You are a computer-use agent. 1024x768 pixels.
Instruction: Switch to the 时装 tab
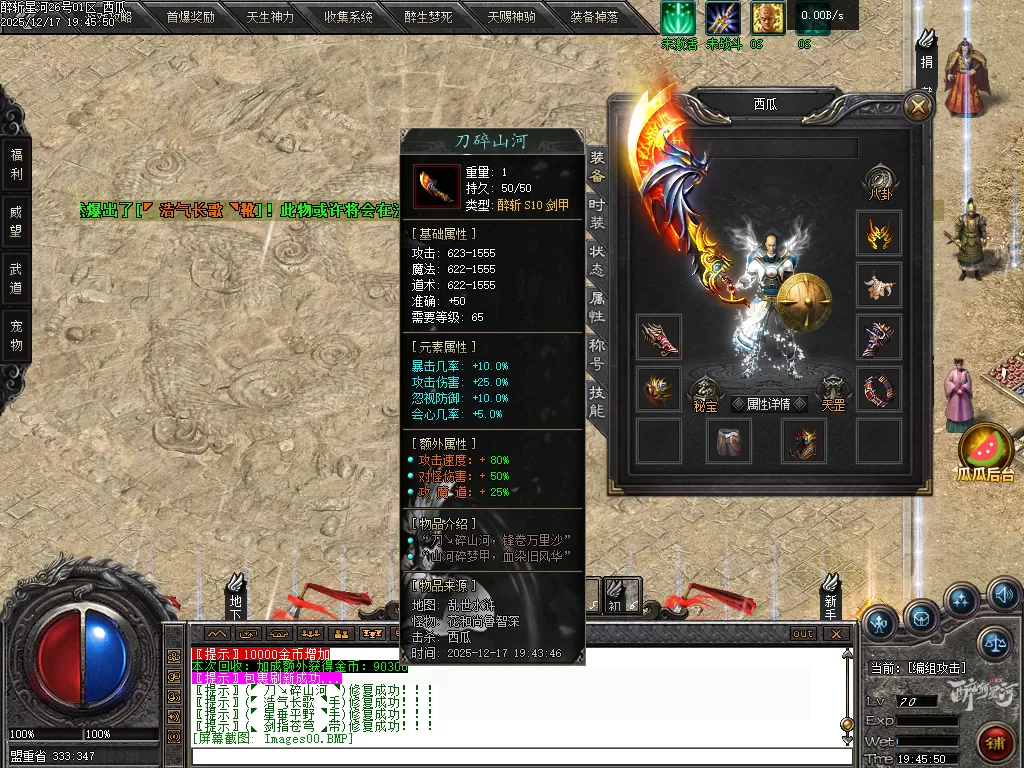pos(597,211)
